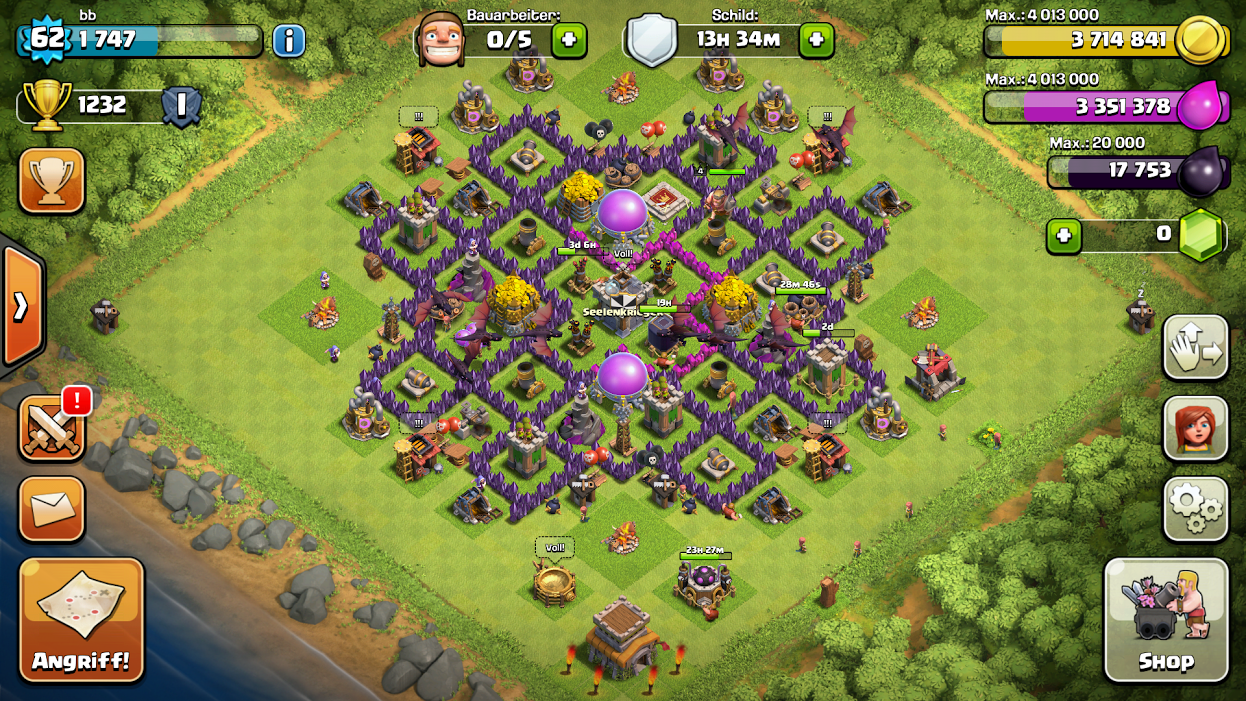1246x701 pixels.
Task: Expand the orange side arrow panel
Action: click(x=21, y=306)
